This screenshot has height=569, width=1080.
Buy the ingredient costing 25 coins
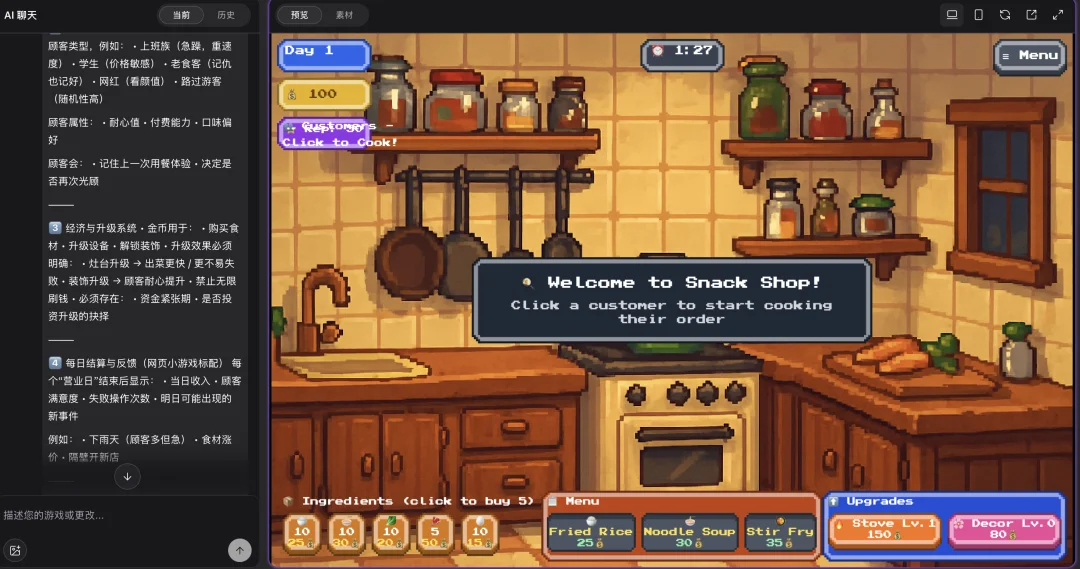(302, 534)
